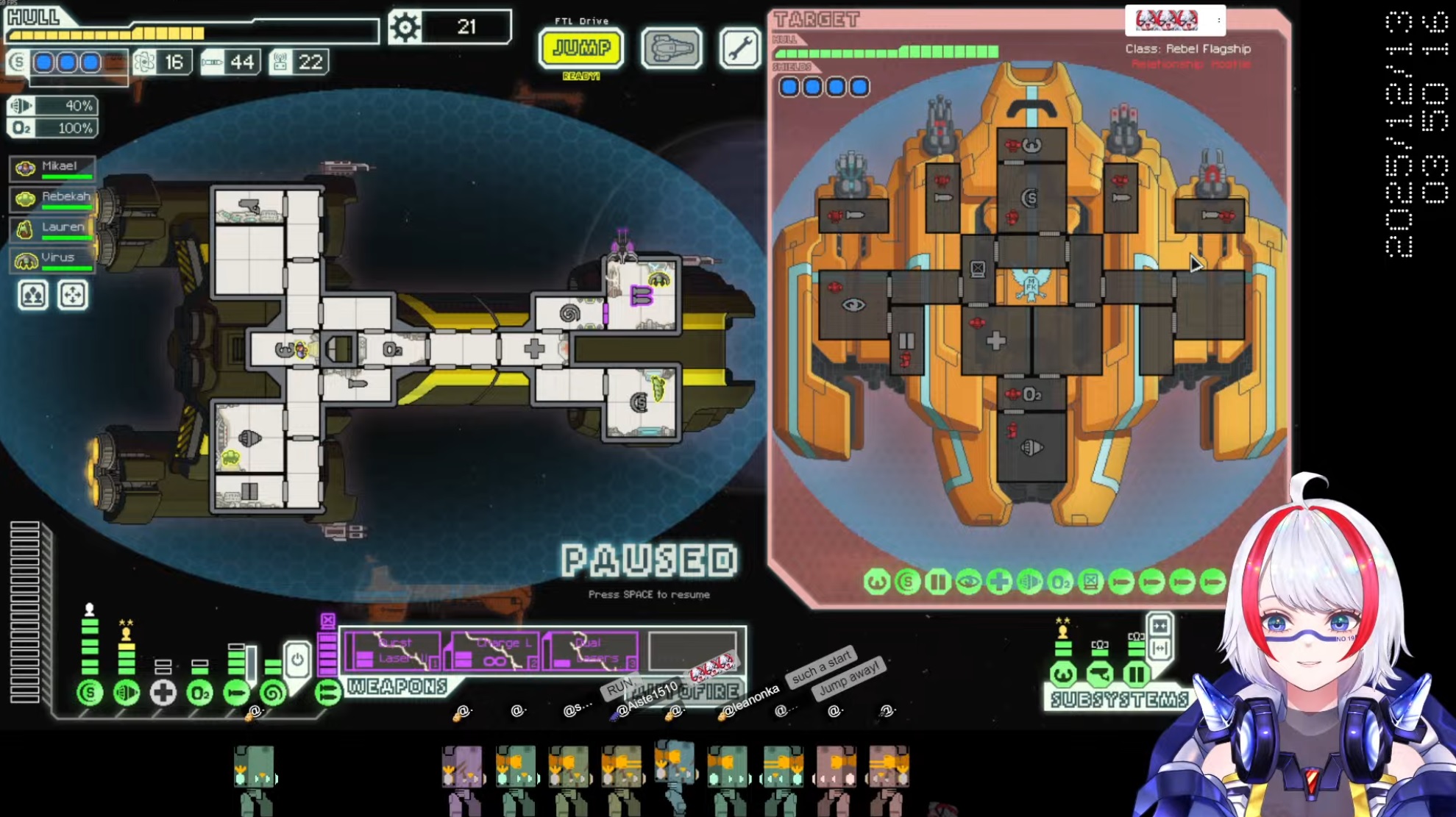
Task: Select the Burst Laser II weapon
Action: [393, 651]
